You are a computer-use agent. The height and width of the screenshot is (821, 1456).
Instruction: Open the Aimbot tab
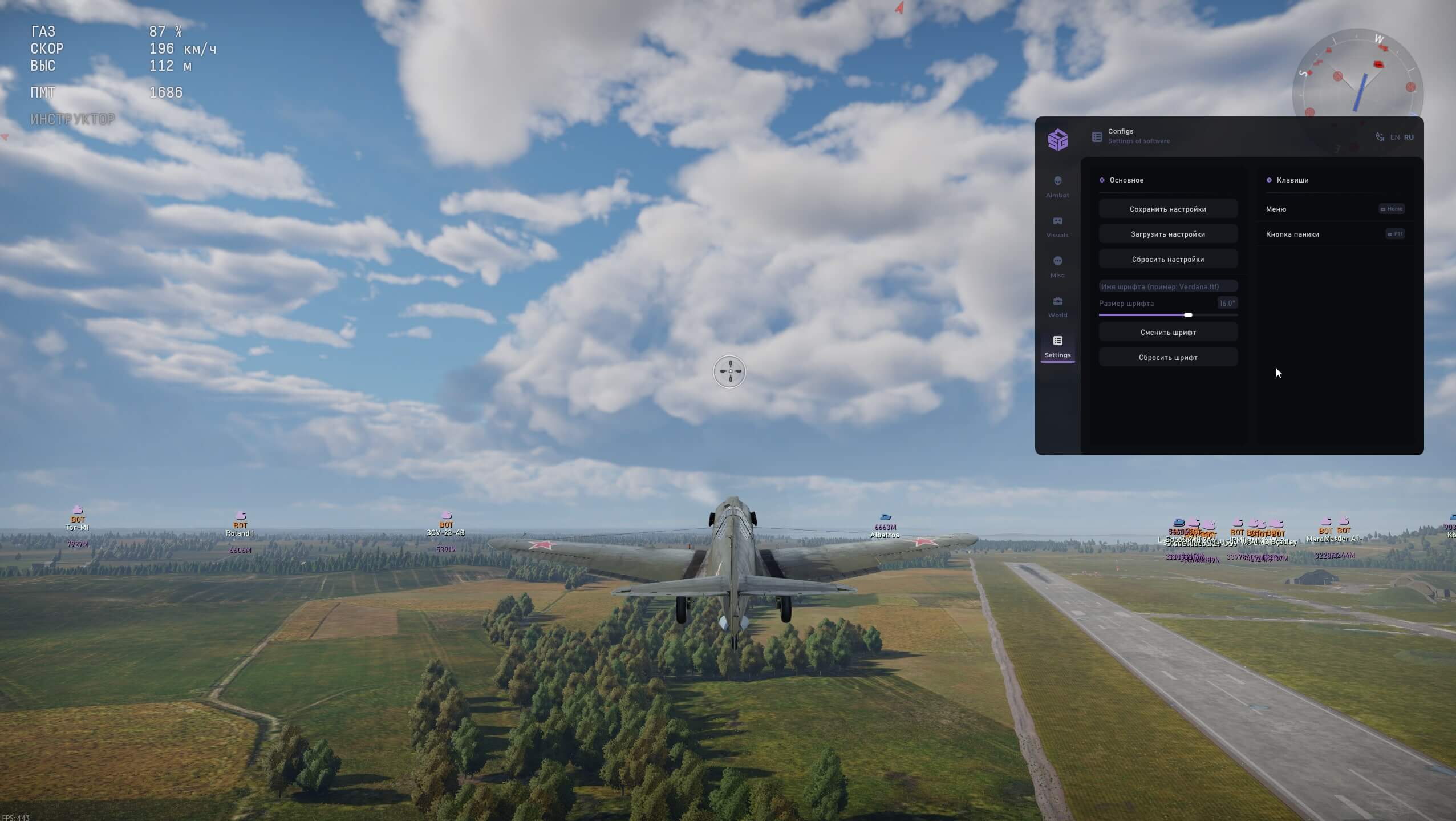[1057, 187]
